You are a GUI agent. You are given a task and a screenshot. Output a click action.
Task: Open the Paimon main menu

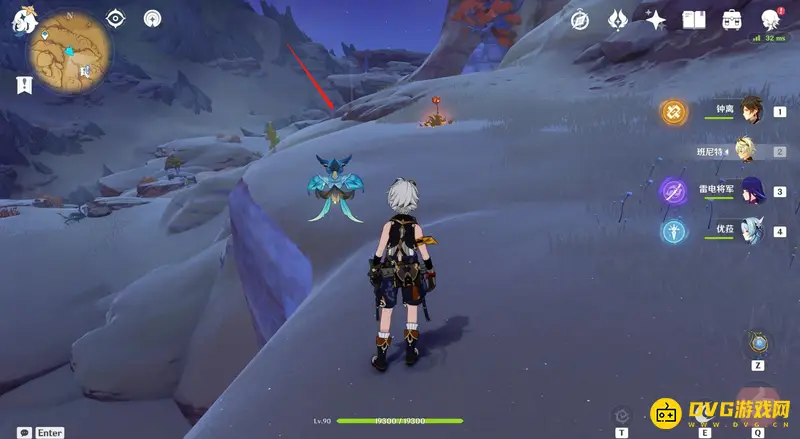point(20,20)
